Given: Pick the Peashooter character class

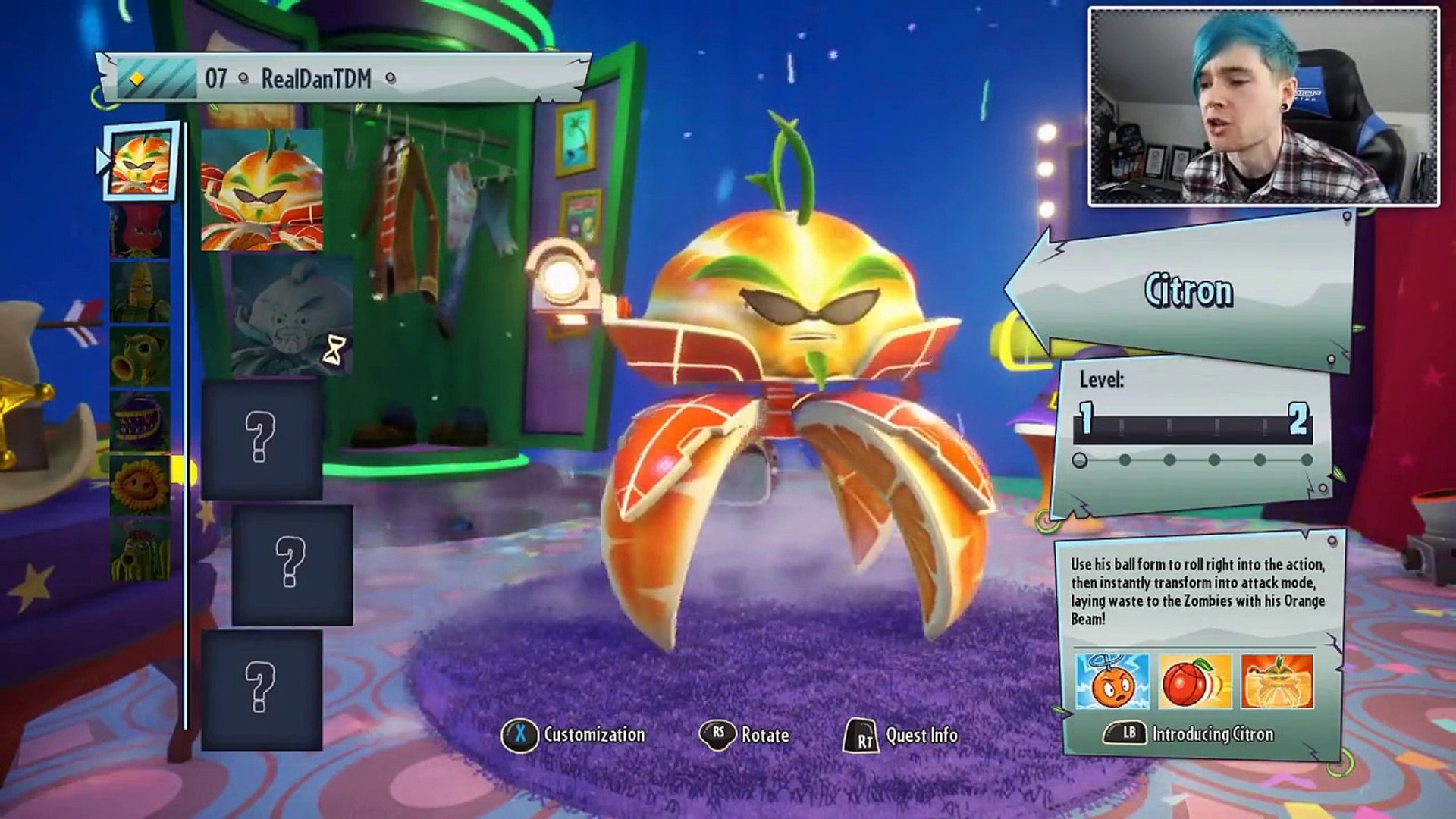Looking at the screenshot, I should point(140,356).
